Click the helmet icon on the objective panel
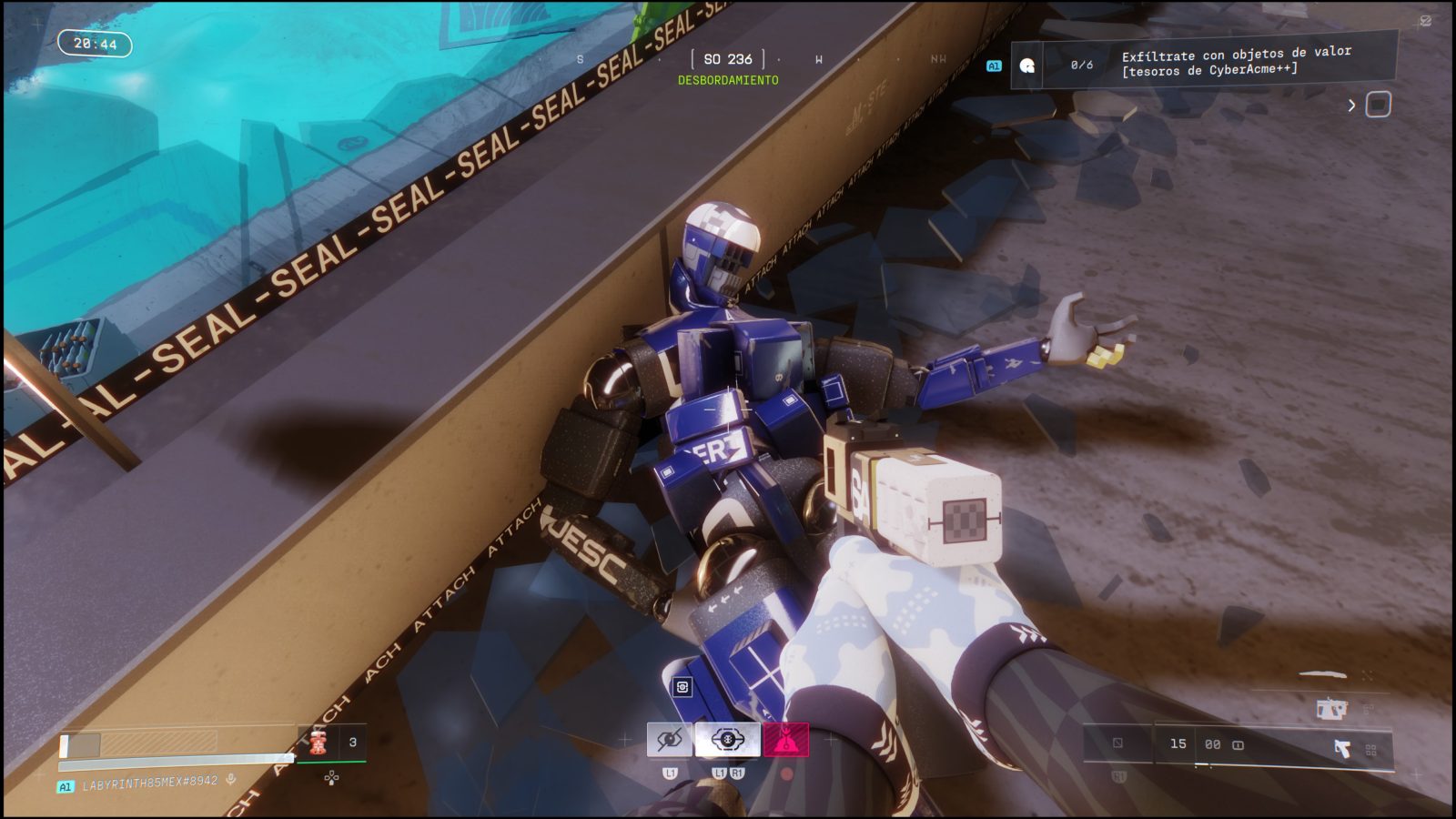Viewport: 1456px width, 819px height. pos(1028,65)
